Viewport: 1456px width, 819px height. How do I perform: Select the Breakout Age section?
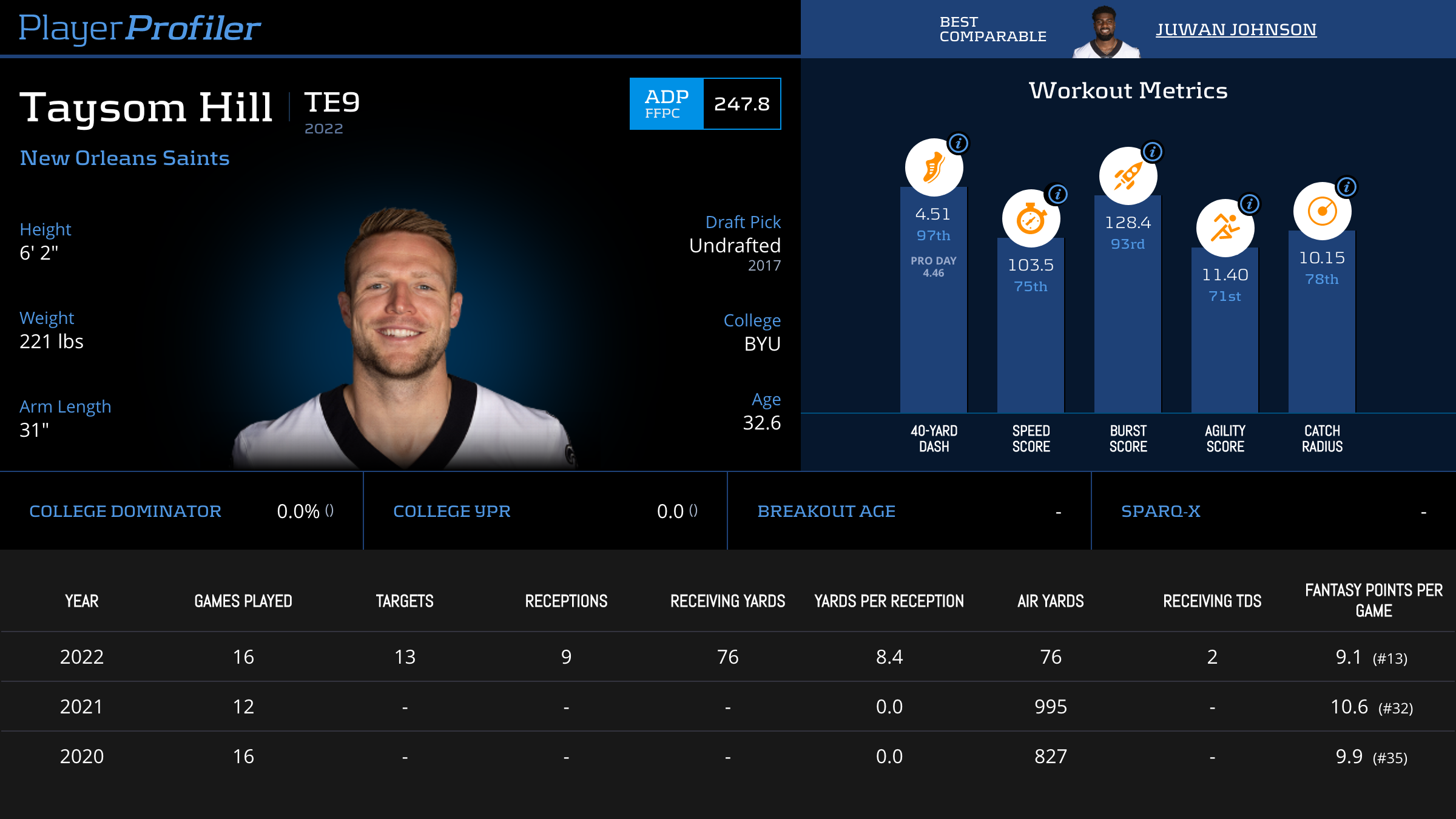(826, 511)
